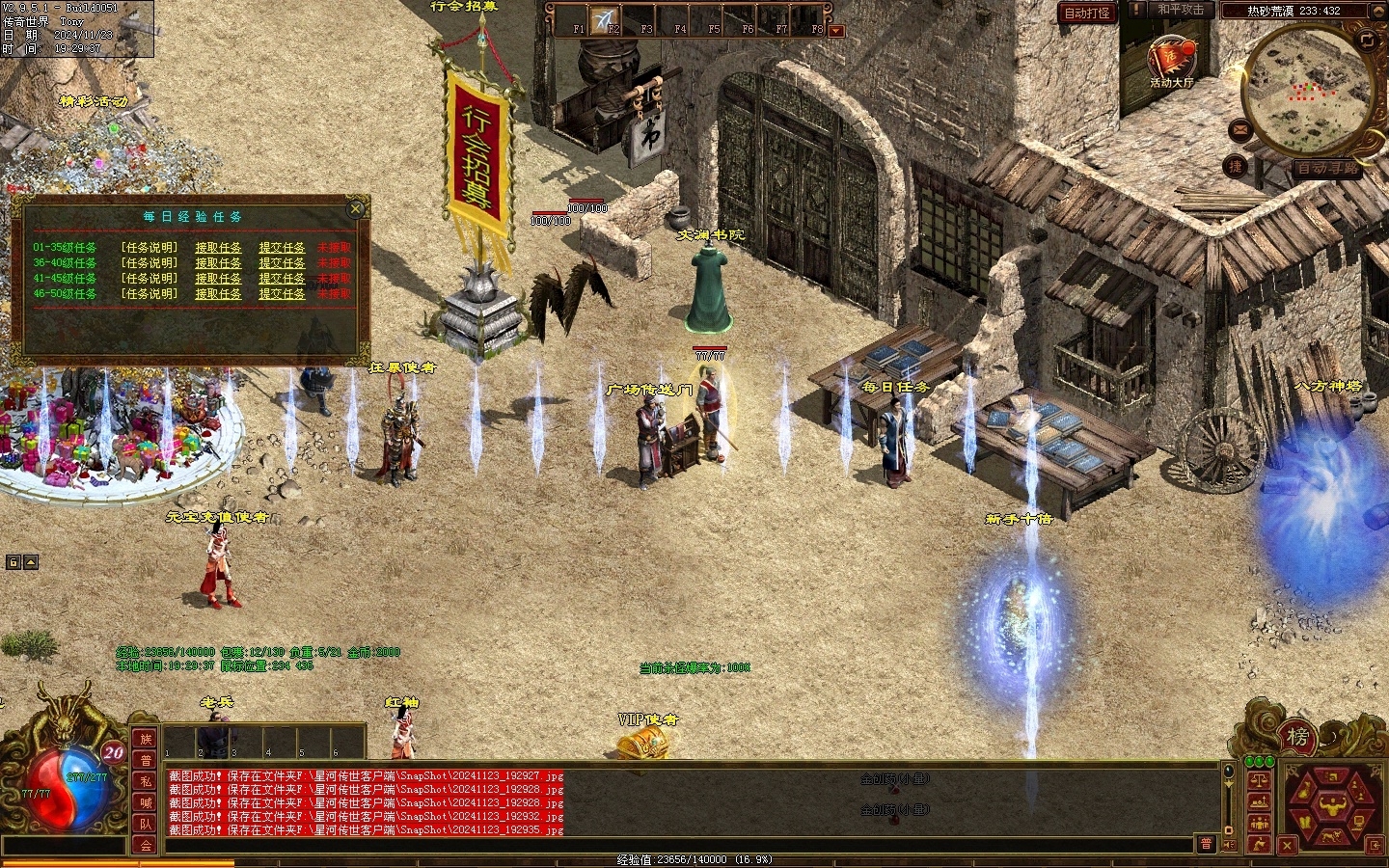Accept the level 01-35 quest (接取任务)
The height and width of the screenshot is (868, 1389).
click(218, 248)
